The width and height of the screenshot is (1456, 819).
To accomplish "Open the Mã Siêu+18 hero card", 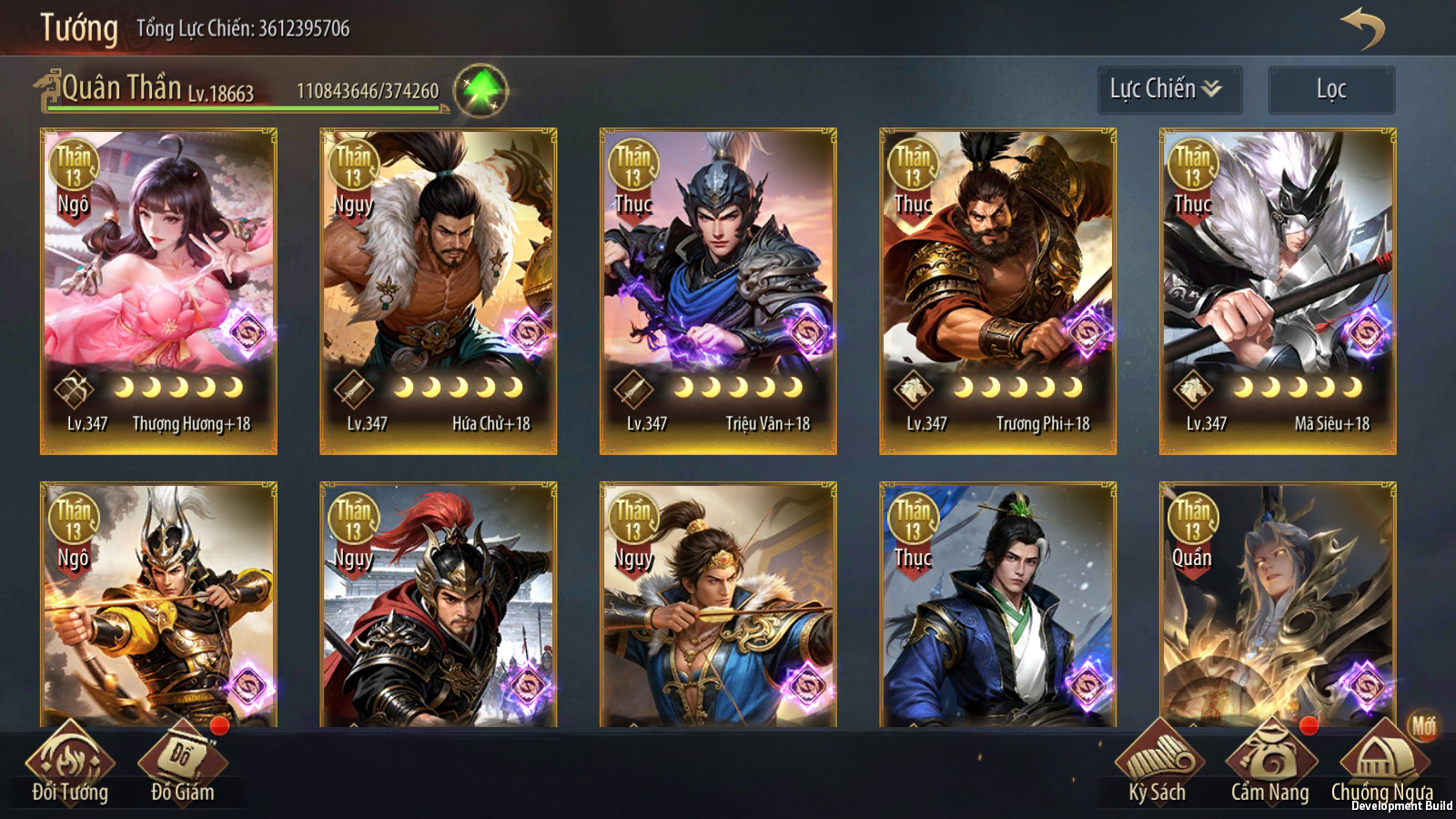I will (x=1277, y=290).
